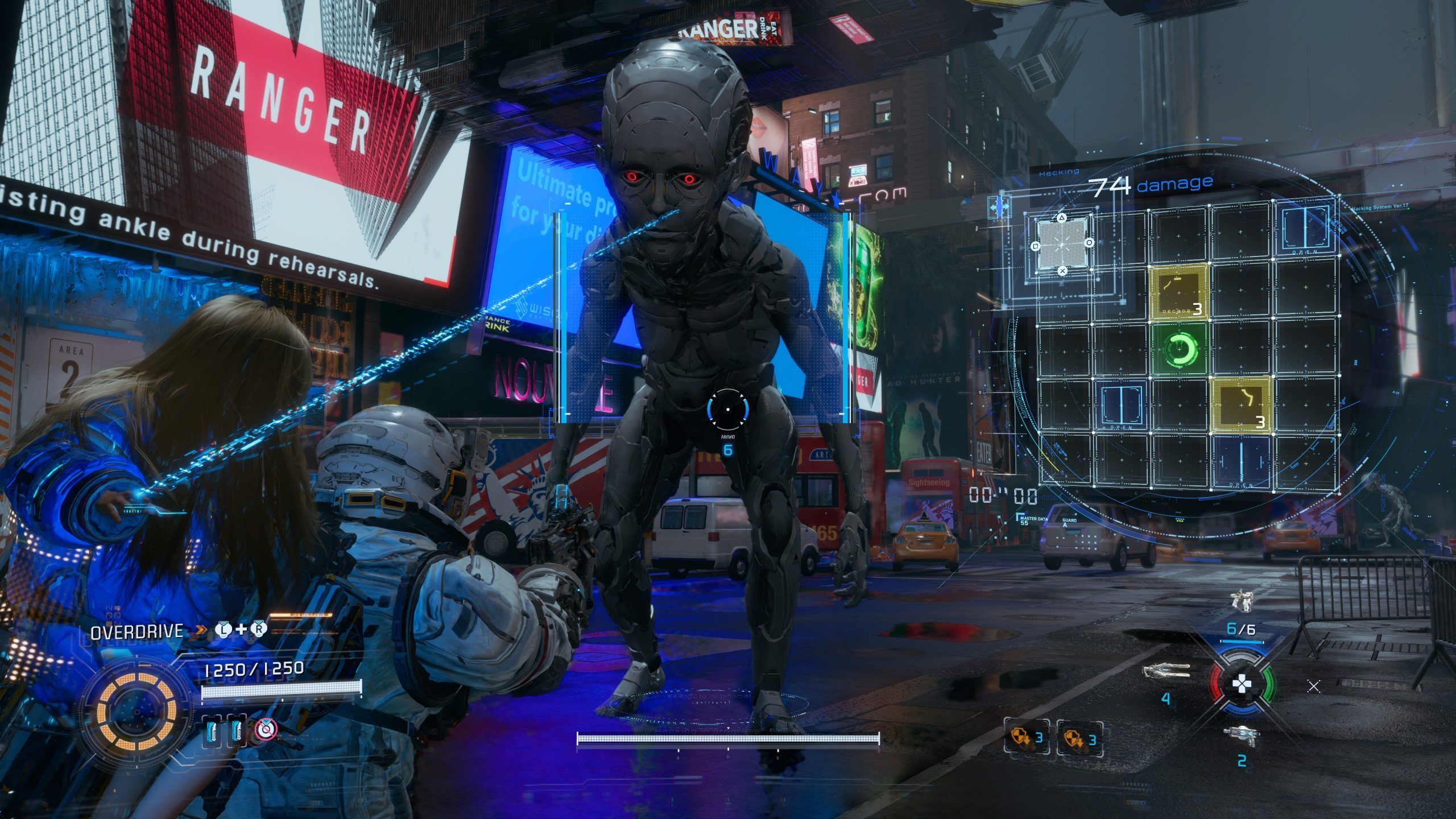The image size is (1456, 819).
Task: Select the empty weapon slot marked X
Action: (x=1313, y=687)
